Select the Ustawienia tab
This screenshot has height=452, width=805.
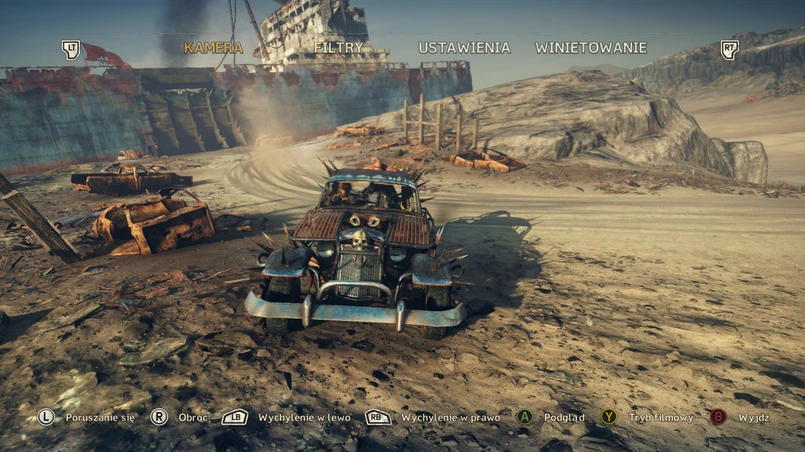[464, 48]
